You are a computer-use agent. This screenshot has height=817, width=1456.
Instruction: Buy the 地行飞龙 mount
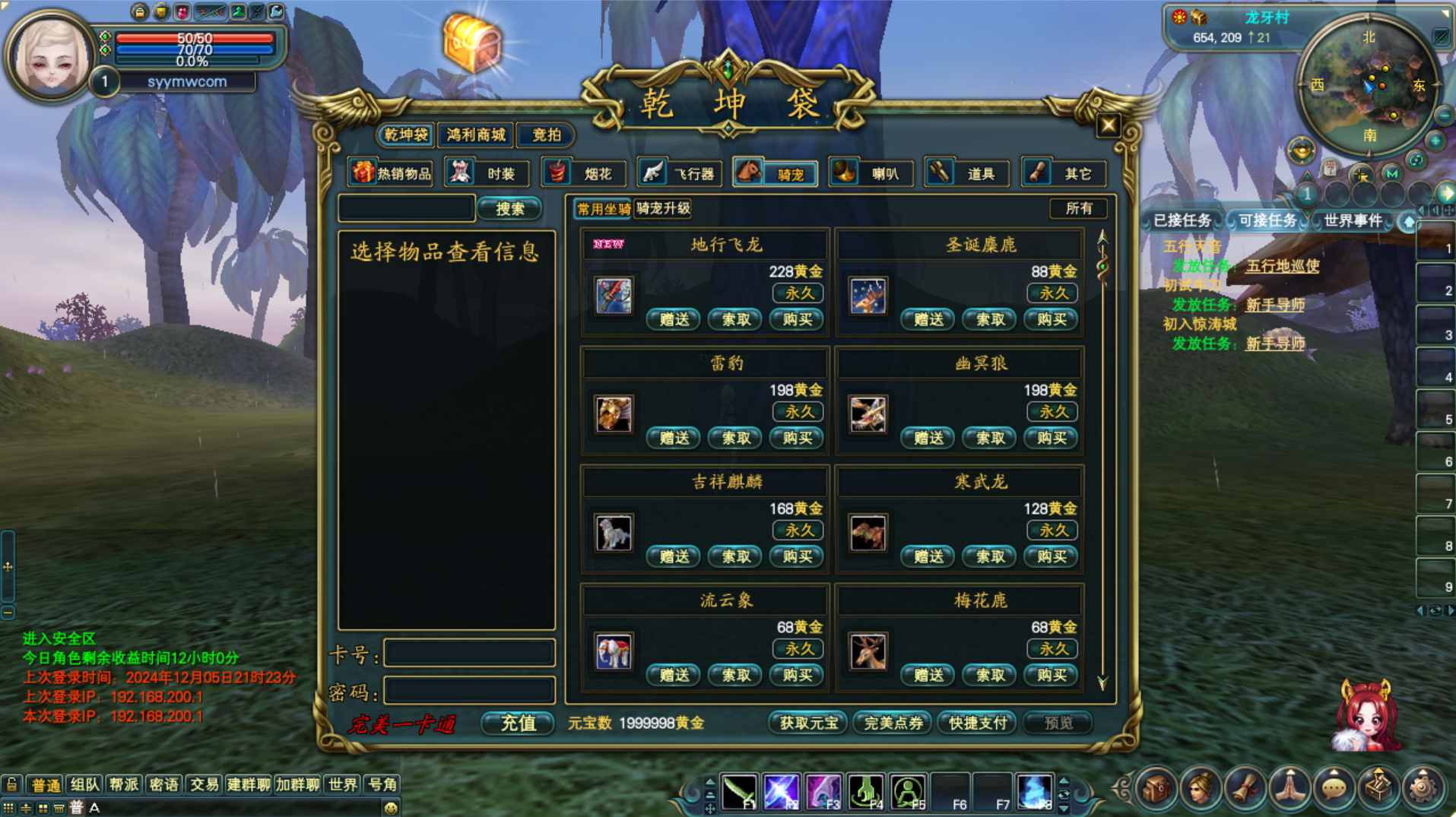(797, 319)
